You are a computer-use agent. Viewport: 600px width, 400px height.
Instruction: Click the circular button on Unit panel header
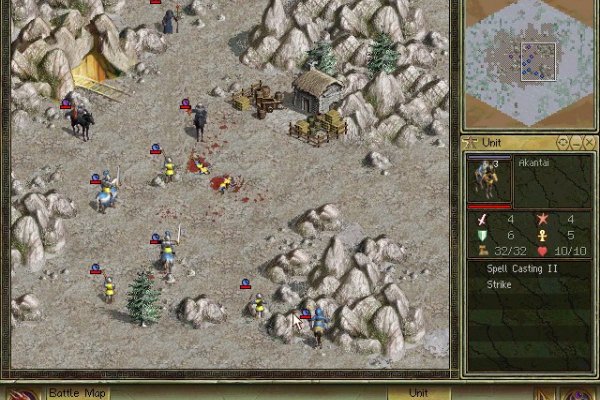coord(563,143)
